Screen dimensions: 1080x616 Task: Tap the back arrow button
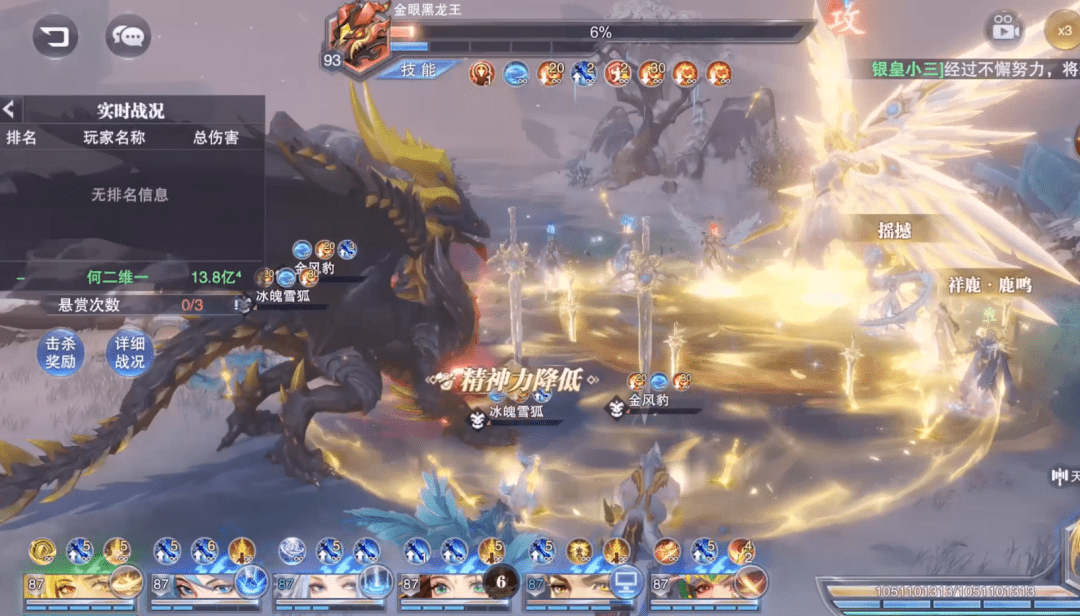pyautogui.click(x=55, y=38)
